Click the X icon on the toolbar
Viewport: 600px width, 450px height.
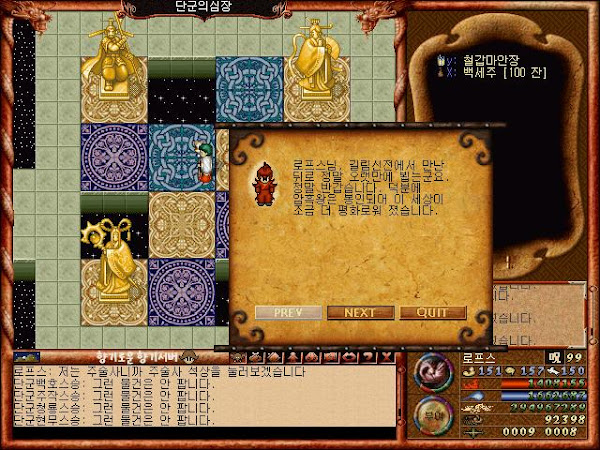coord(386,357)
